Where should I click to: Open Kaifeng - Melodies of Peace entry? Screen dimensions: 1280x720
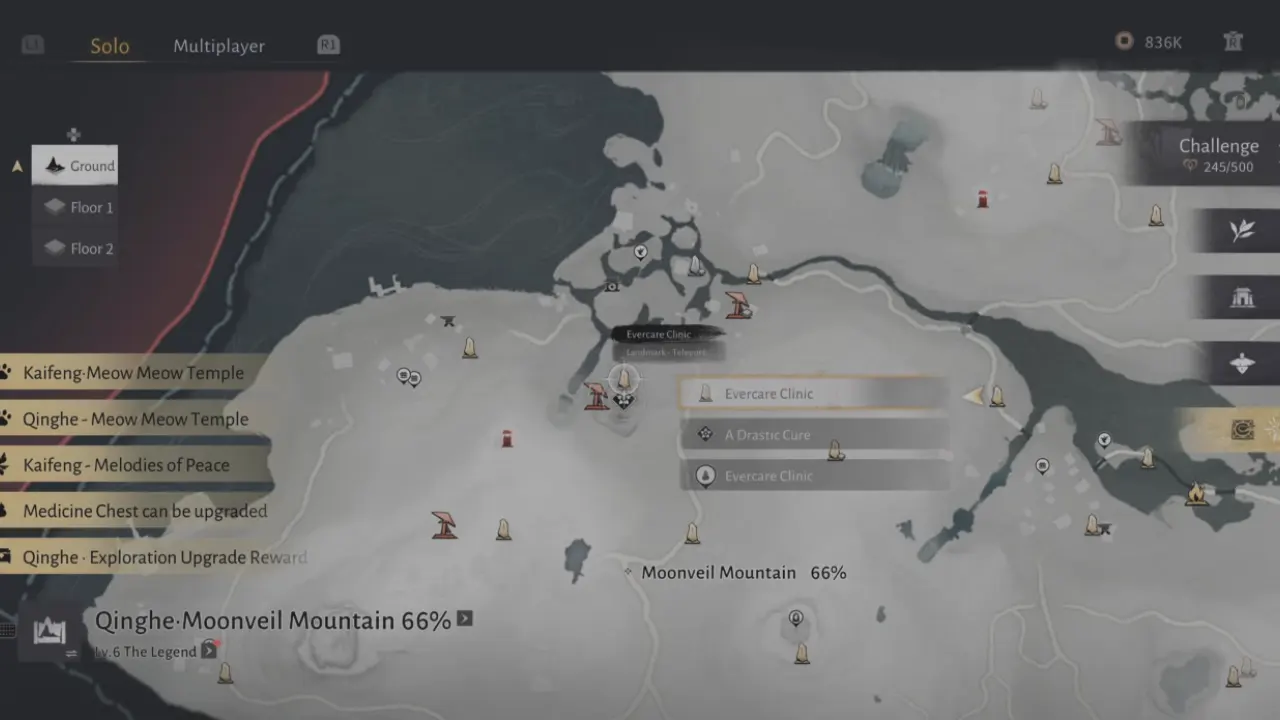[125, 465]
